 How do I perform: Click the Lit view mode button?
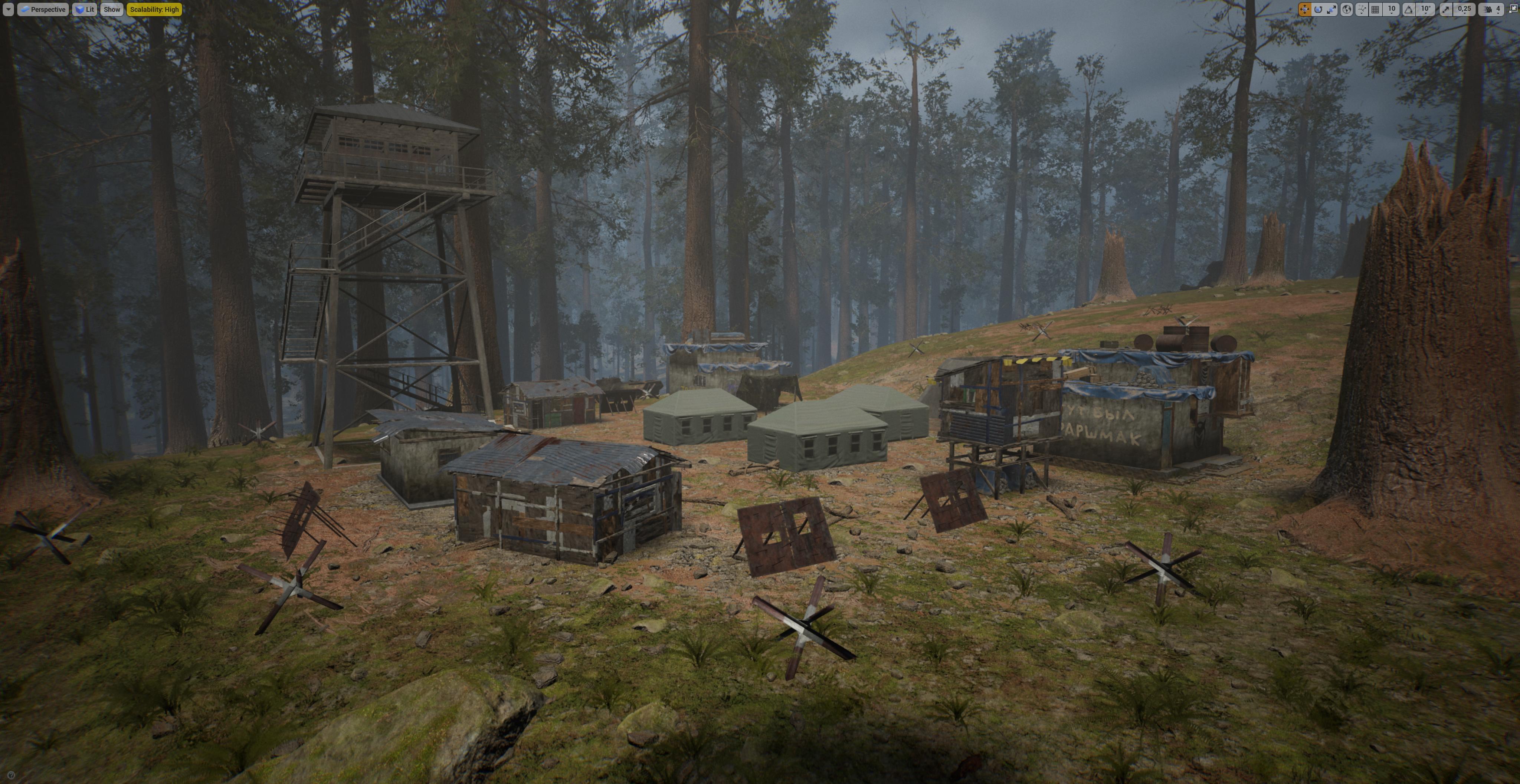coord(85,9)
